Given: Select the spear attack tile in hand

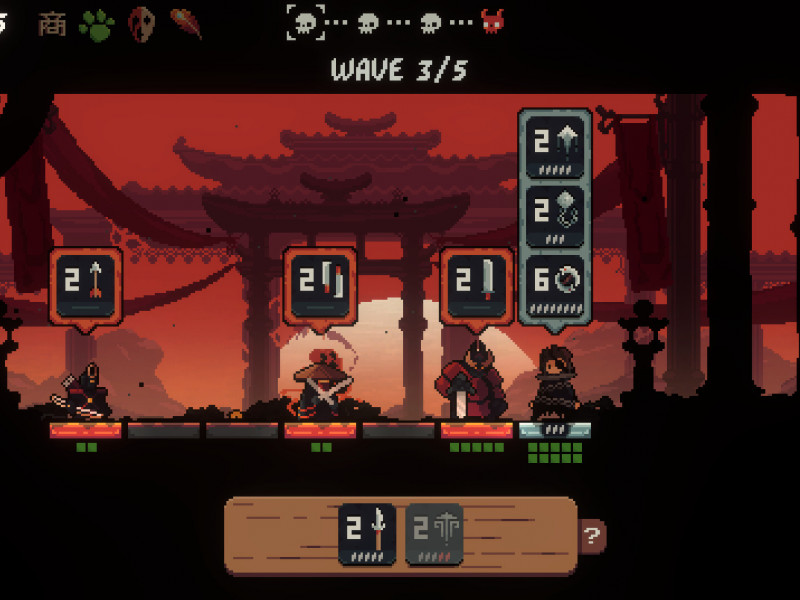Looking at the screenshot, I should [x=366, y=534].
